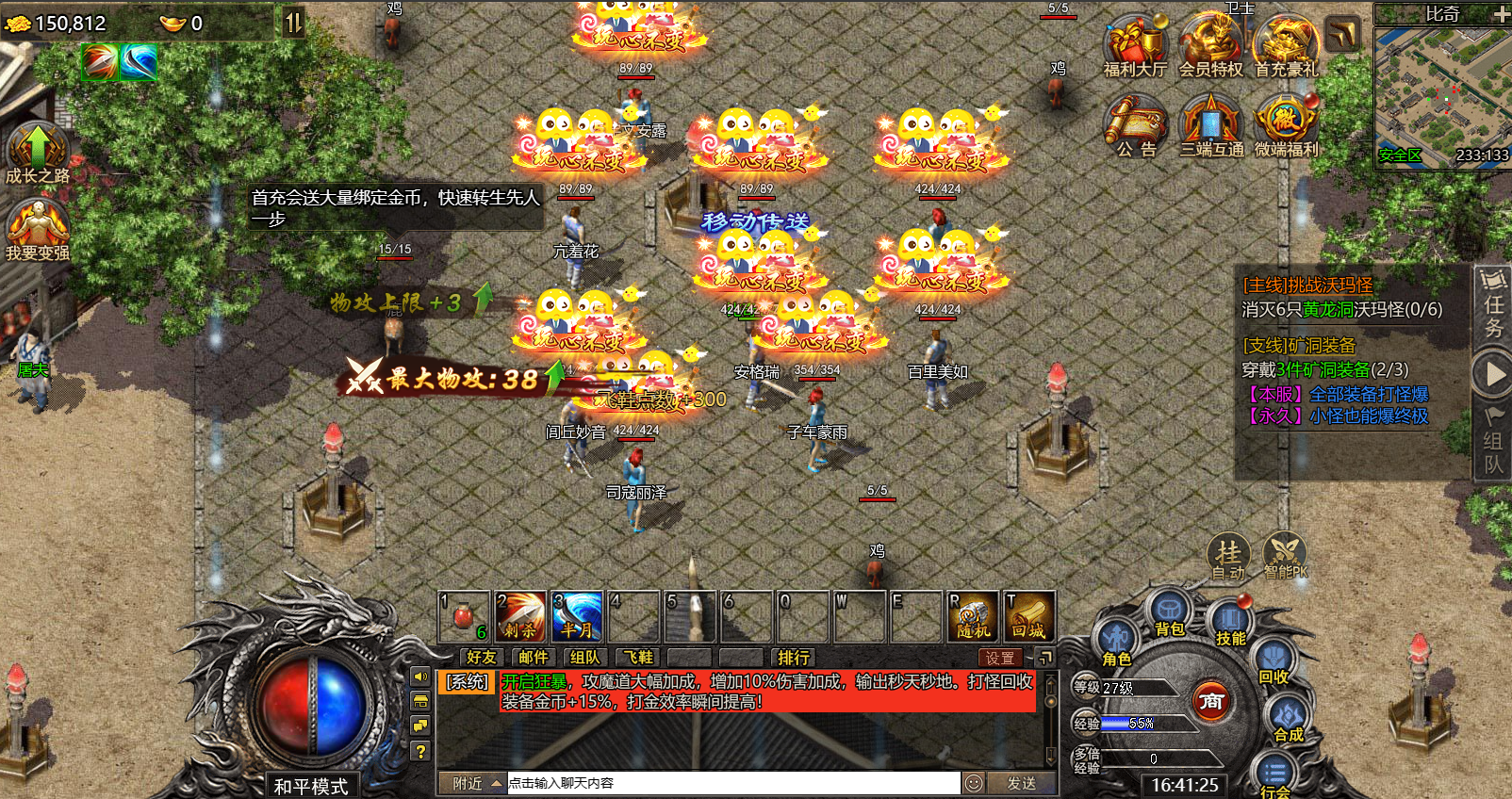Screen dimensions: 1512x799
Task: Open the 好友 friends tab
Action: [481, 657]
